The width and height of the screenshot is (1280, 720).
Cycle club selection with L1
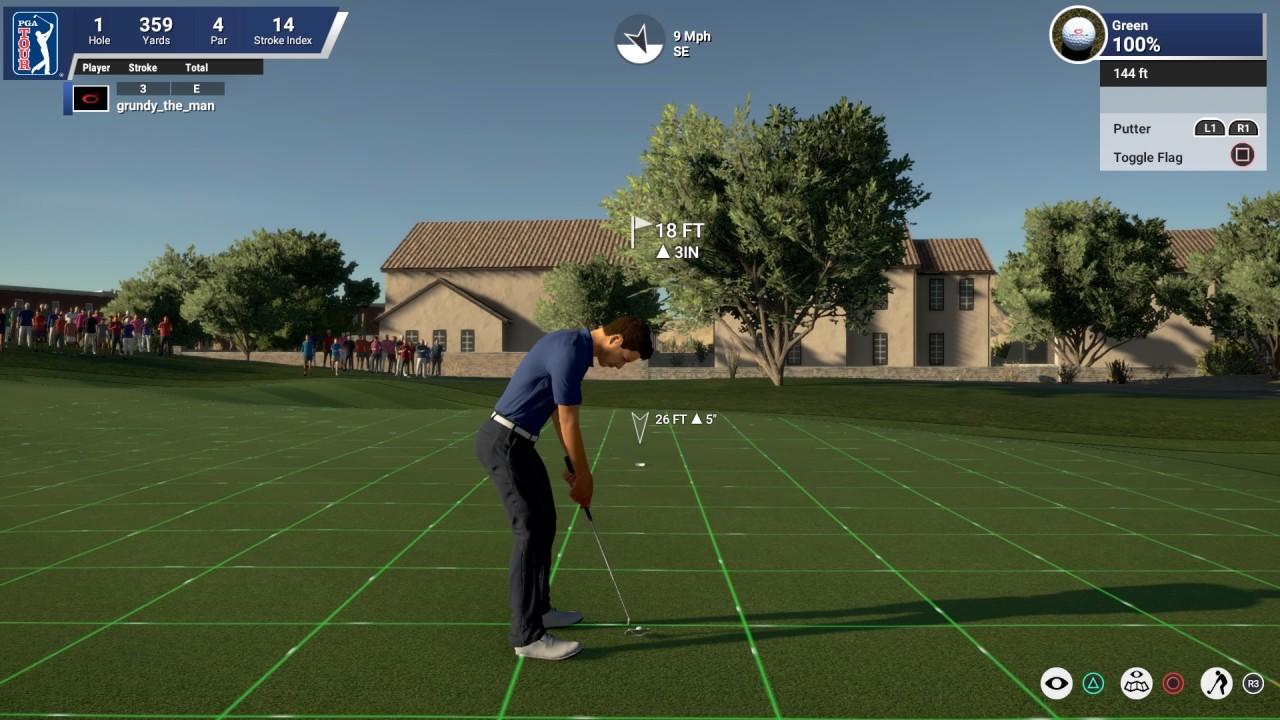pyautogui.click(x=1210, y=128)
